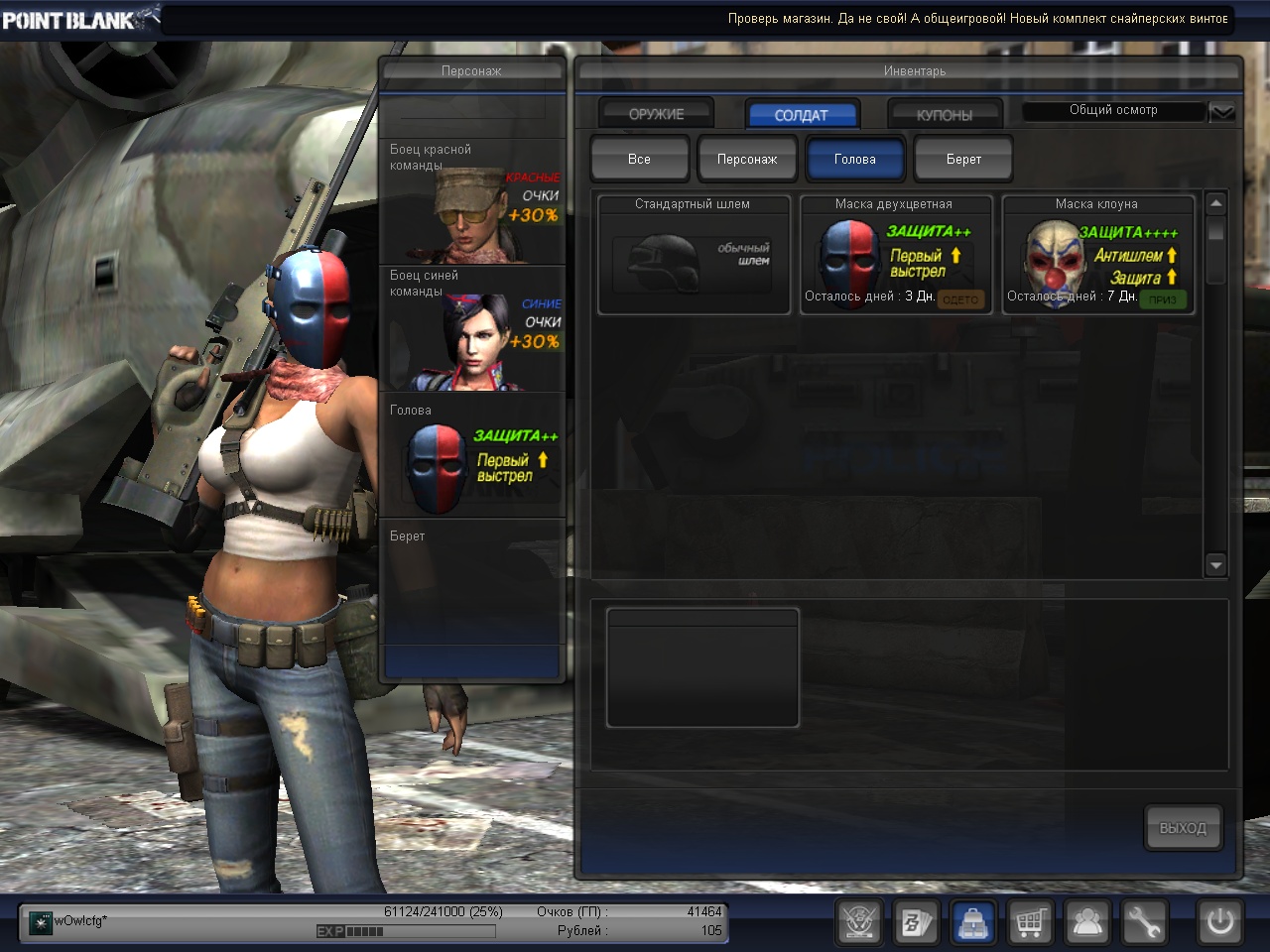The height and width of the screenshot is (952, 1270).
Task: Select the Стандартный шлем item
Action: tap(694, 255)
